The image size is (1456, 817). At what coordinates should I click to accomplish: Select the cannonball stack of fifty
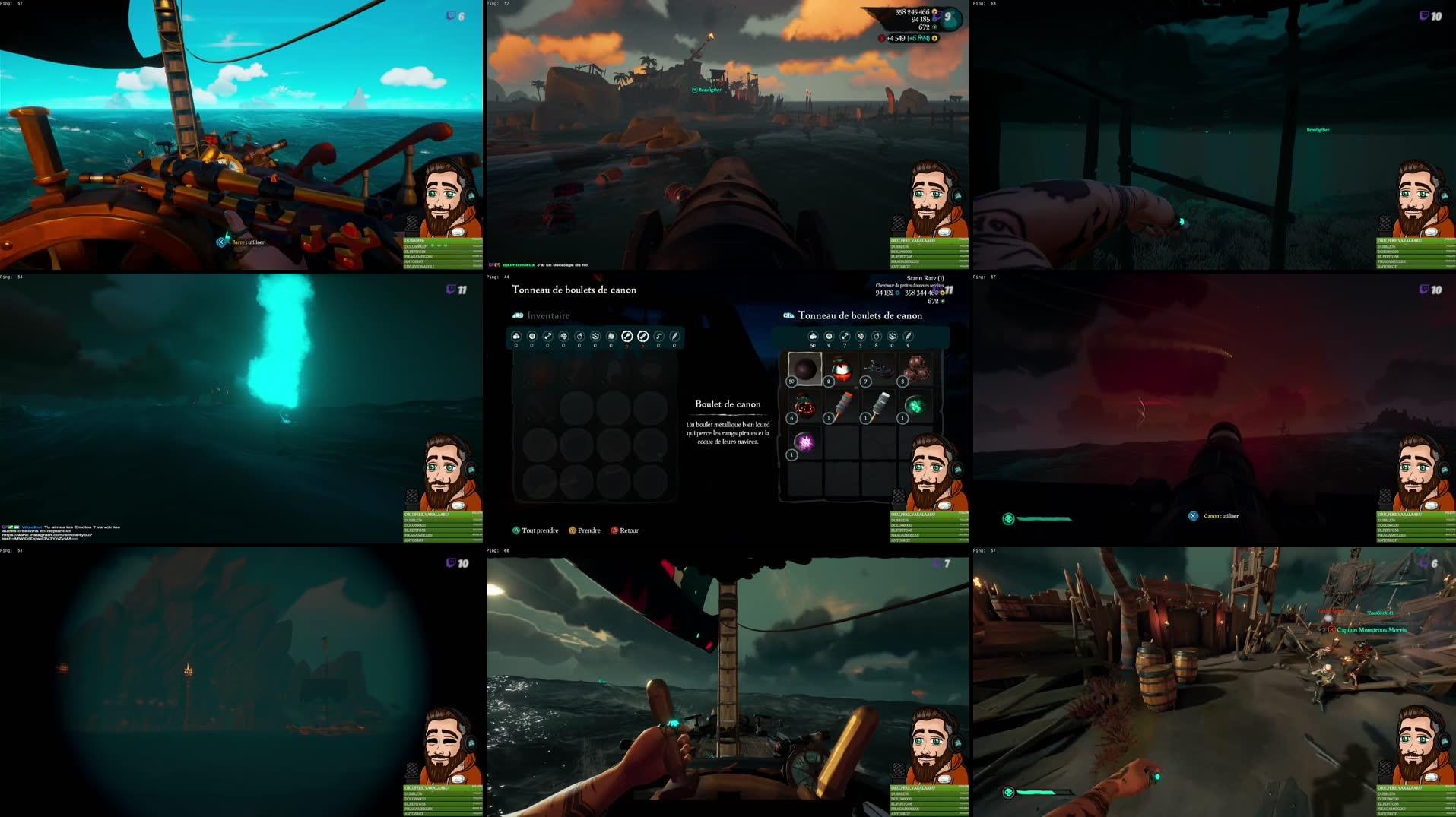pyautogui.click(x=805, y=369)
